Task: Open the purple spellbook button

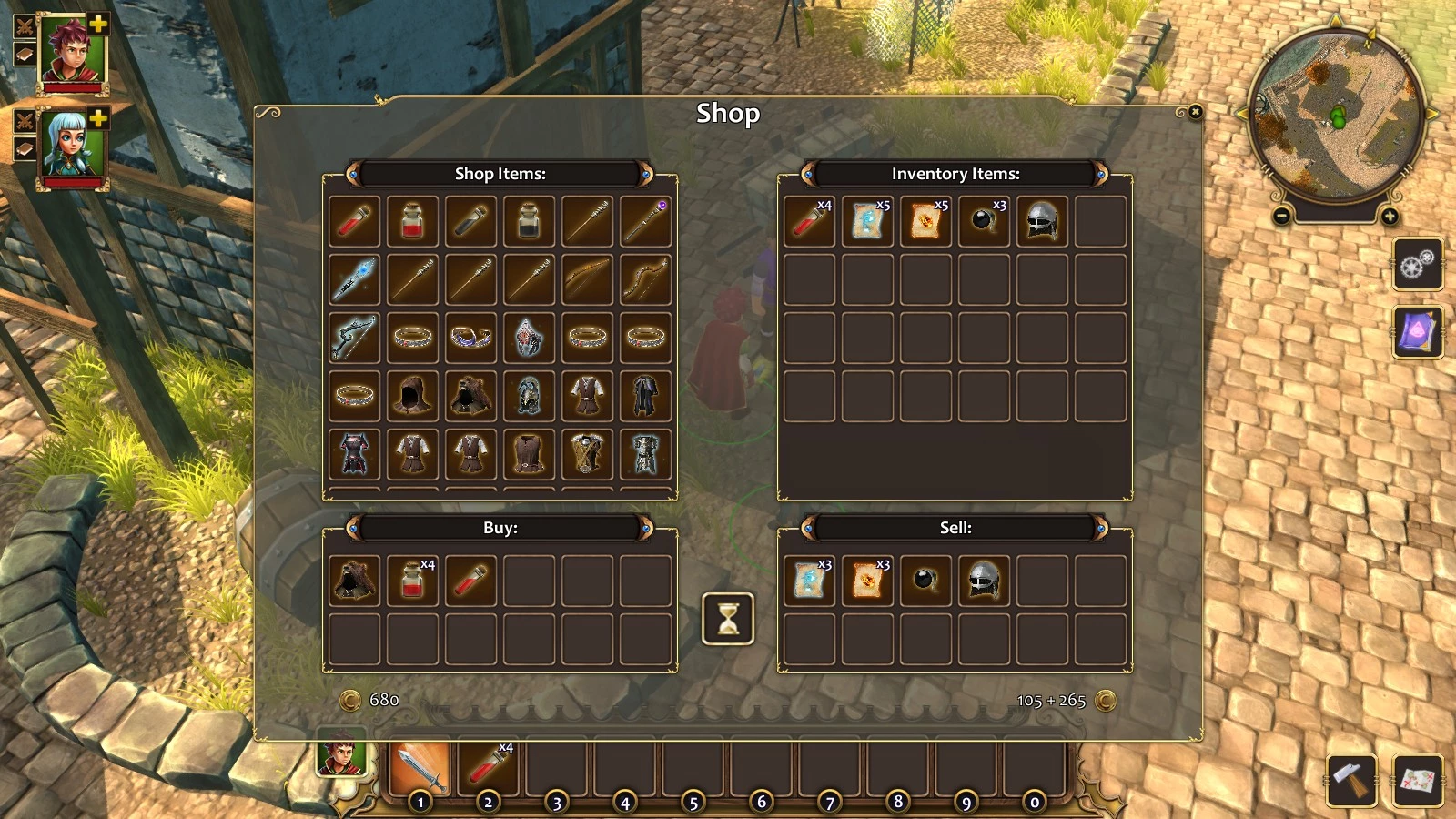Action: 1417,332
